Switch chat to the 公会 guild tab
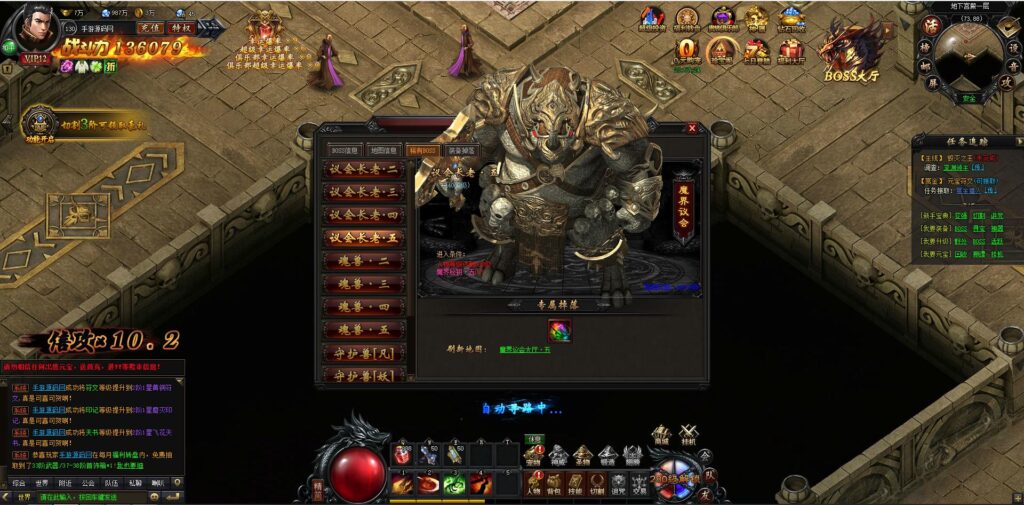Image resolution: width=1024 pixels, height=505 pixels. point(88,483)
